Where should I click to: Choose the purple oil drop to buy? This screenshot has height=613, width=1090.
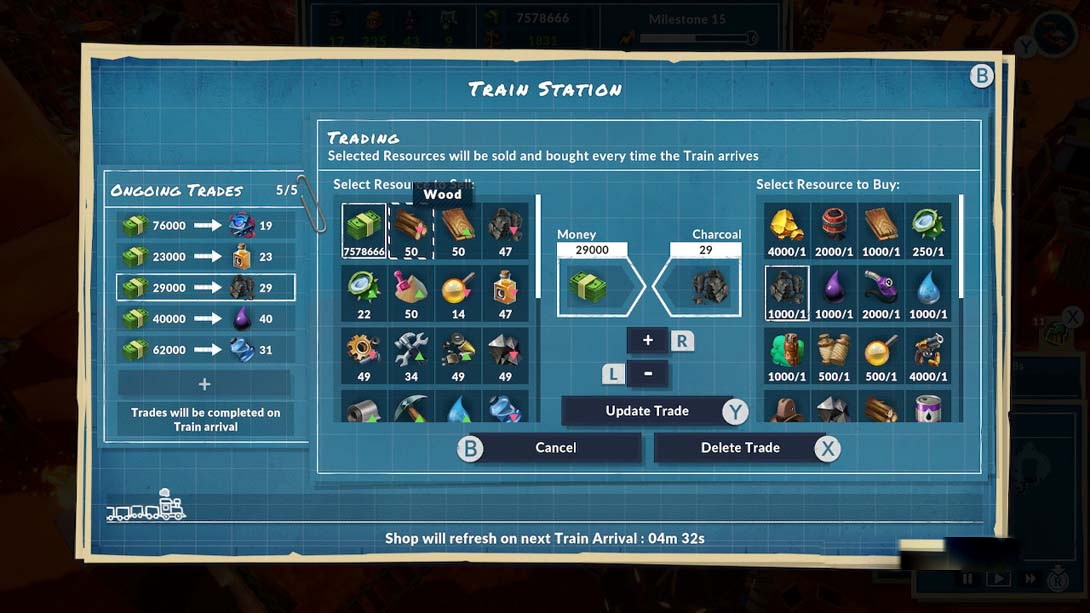(x=834, y=292)
